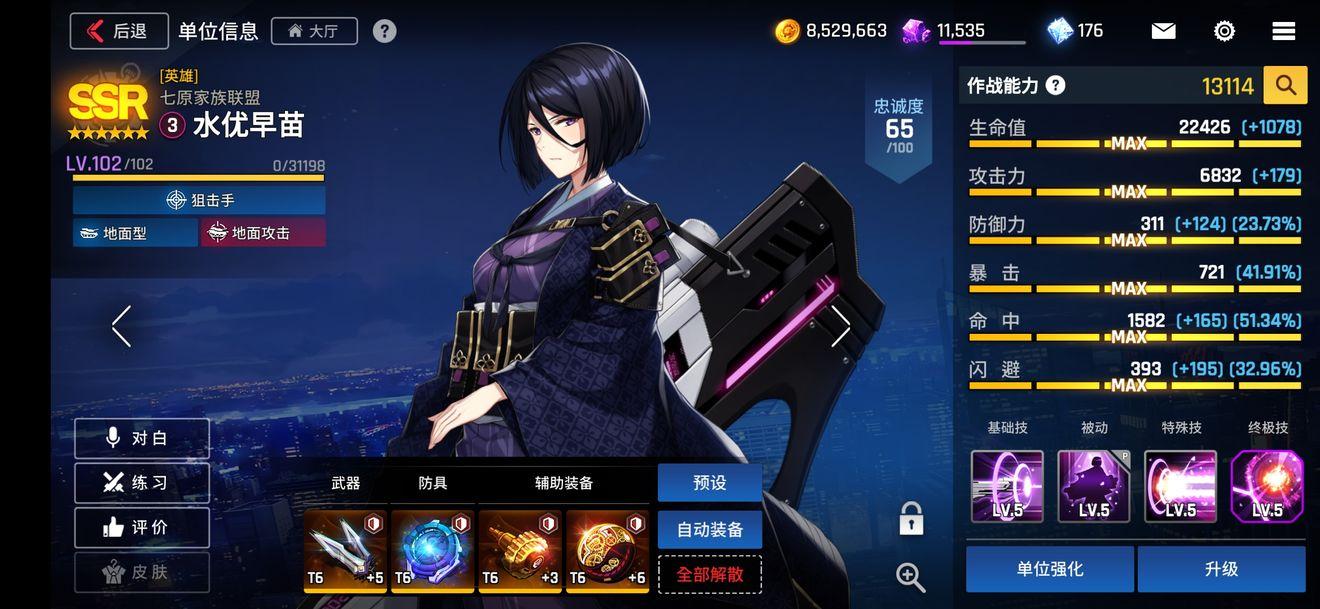Open the question mark help icon beside 大厅
The width and height of the screenshot is (1320, 609).
click(384, 31)
